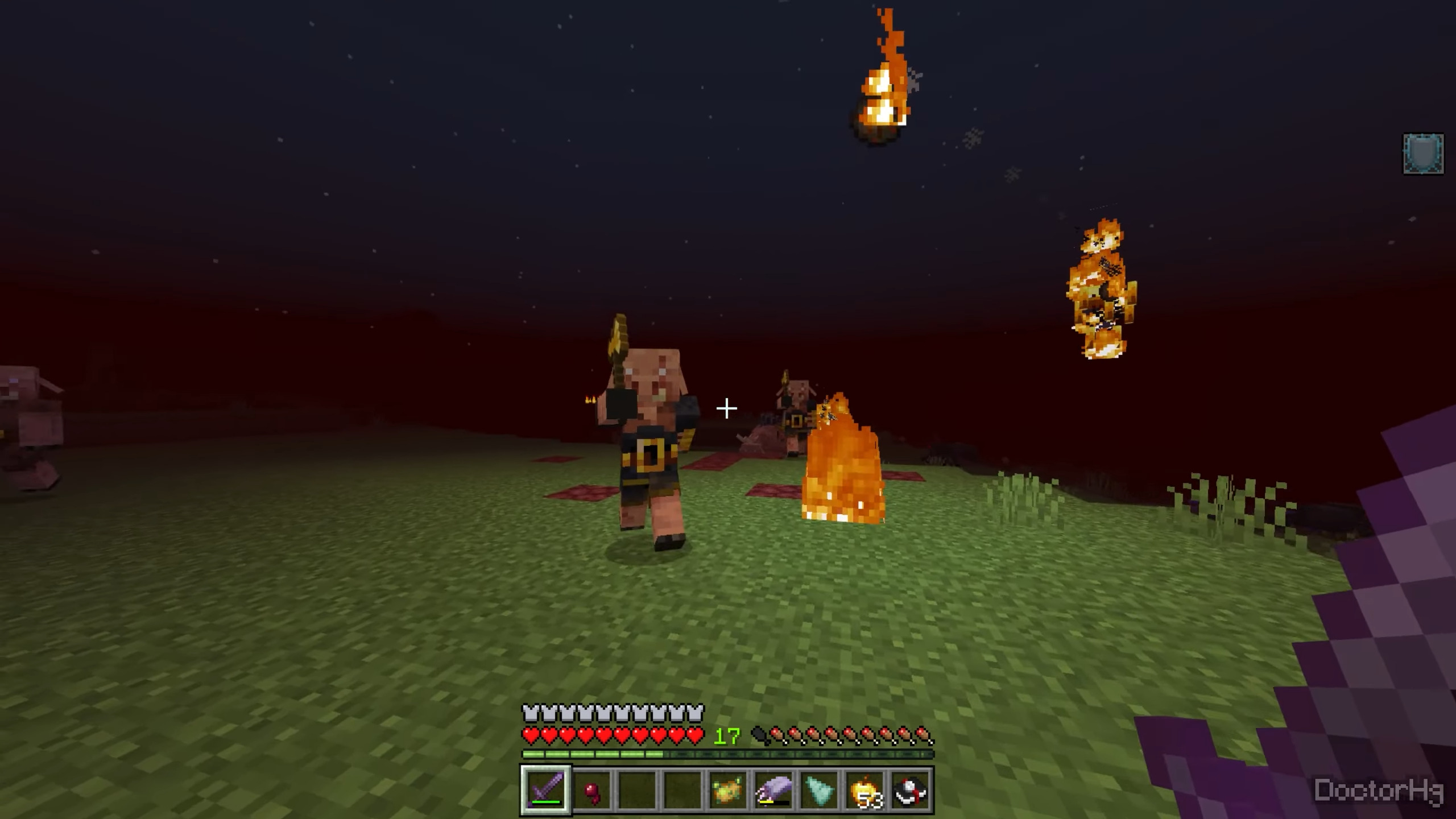
Task: Choose the orange-green spotted item slot
Action: [729, 790]
